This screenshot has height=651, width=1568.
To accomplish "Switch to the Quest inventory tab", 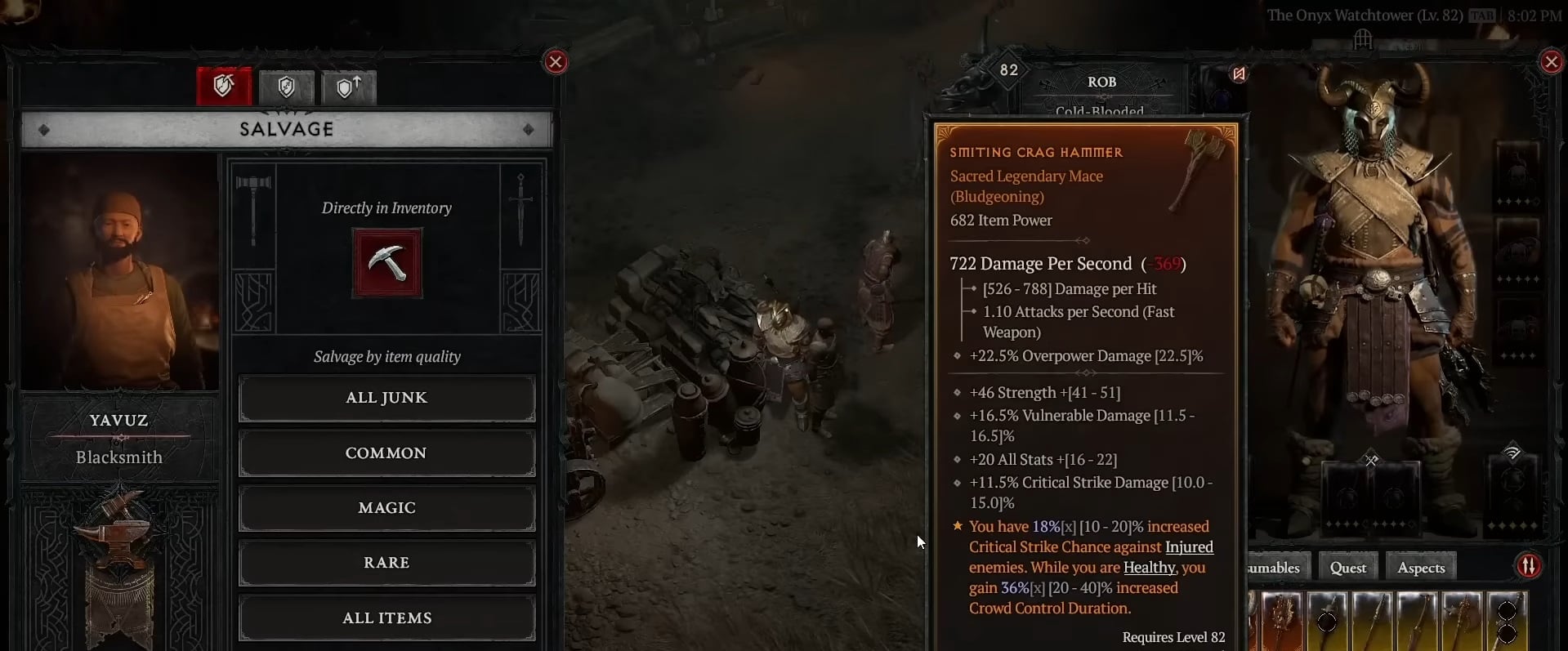I will tap(1347, 566).
